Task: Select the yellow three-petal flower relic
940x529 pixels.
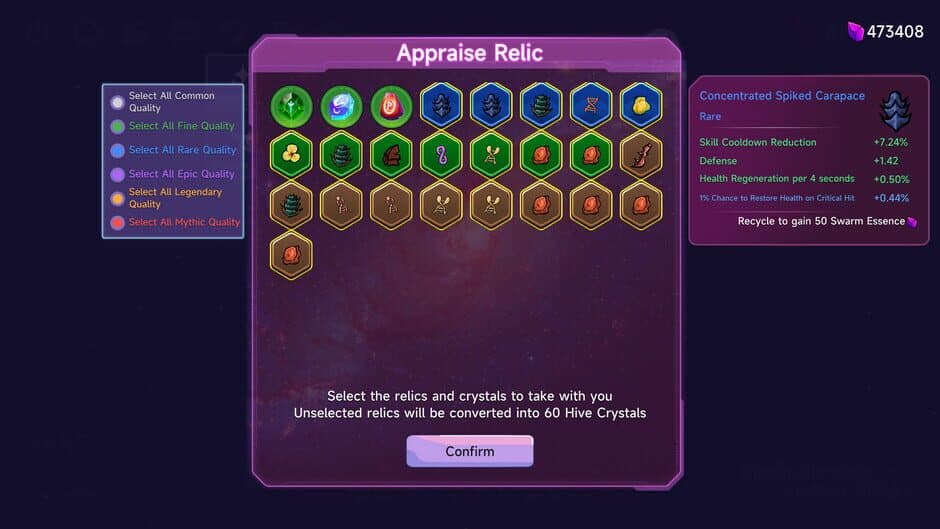Action: [291, 155]
